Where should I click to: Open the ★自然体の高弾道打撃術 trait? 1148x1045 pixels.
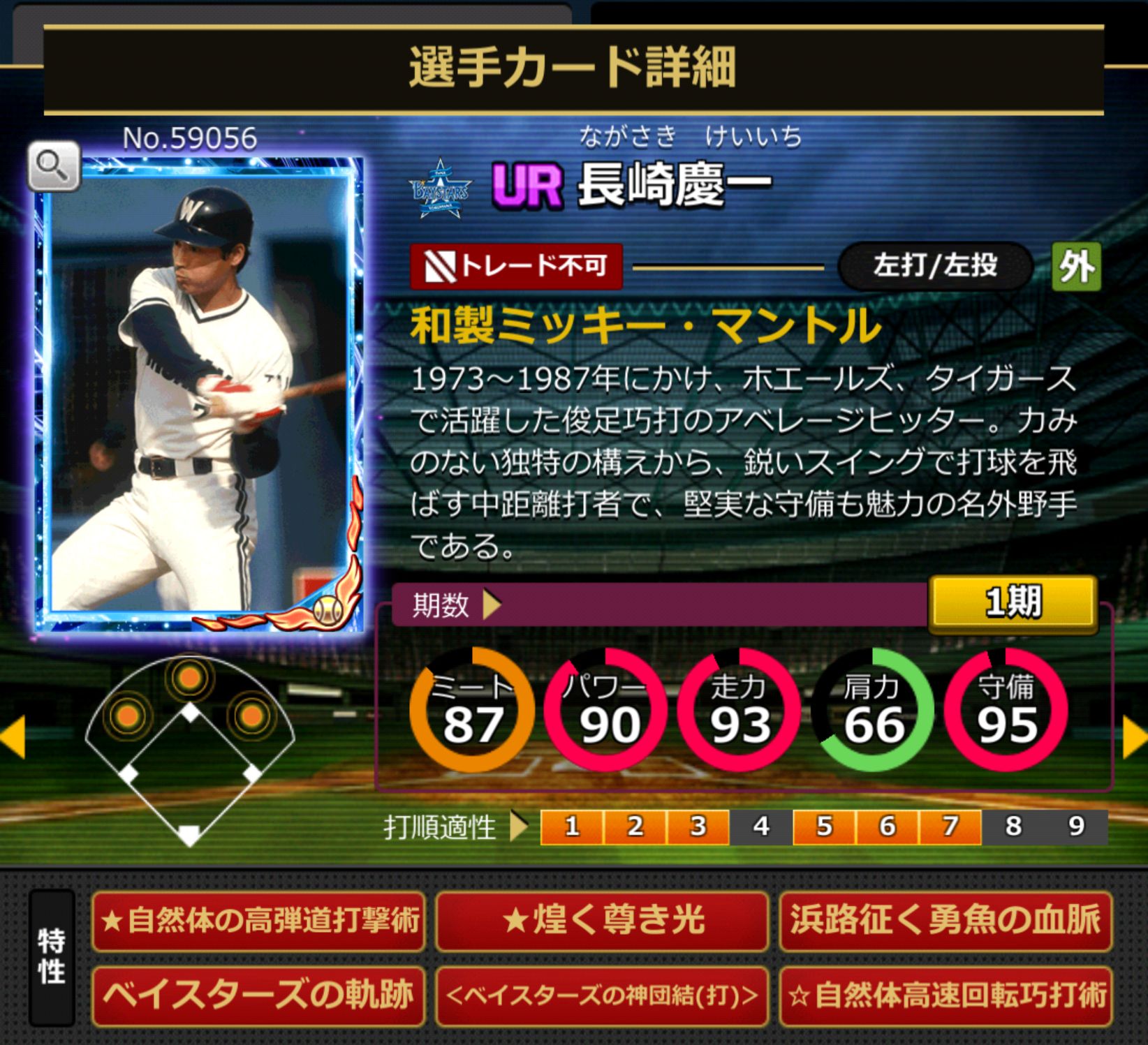pos(258,921)
